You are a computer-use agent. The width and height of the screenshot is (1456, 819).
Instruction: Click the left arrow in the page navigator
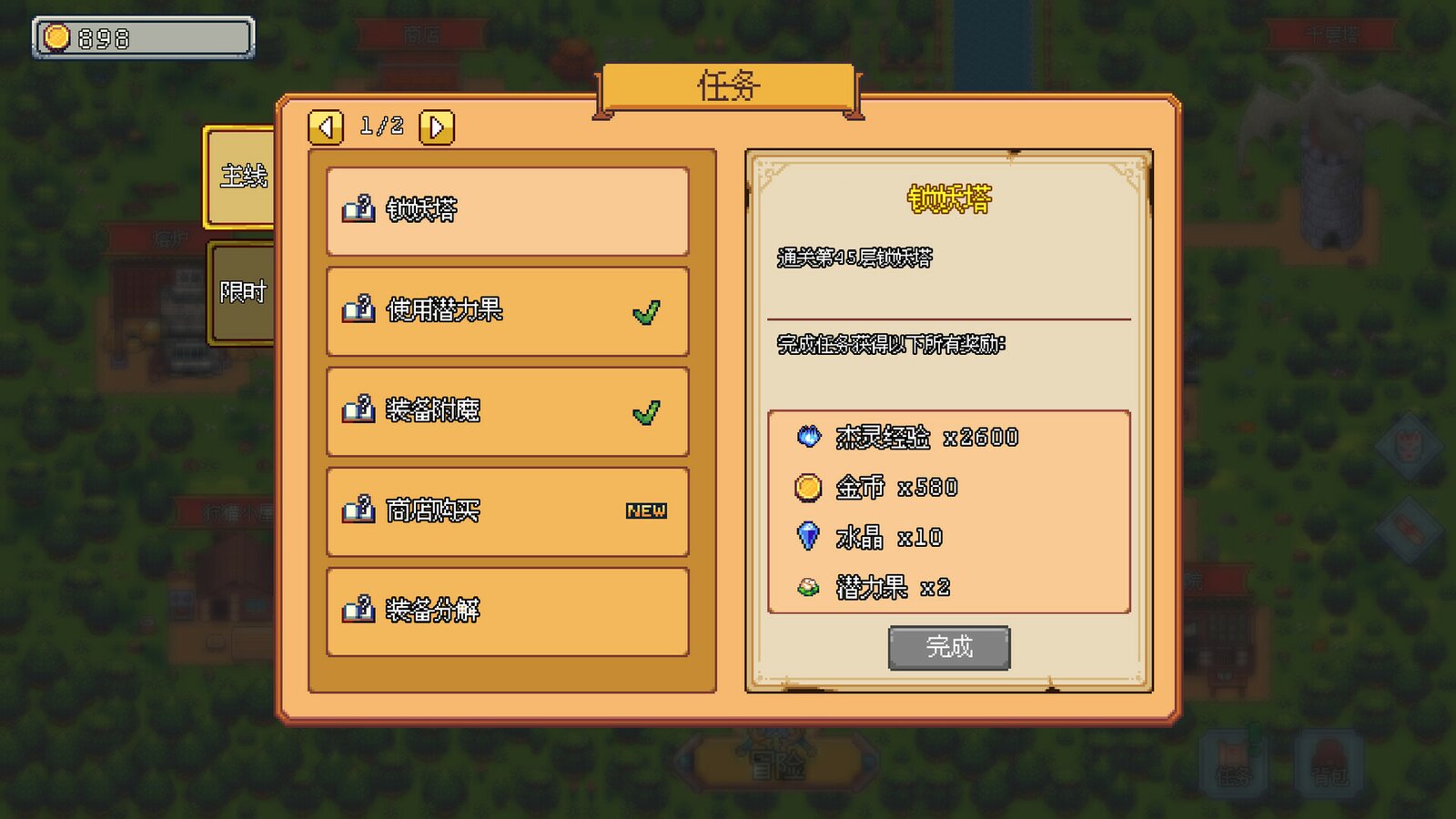click(326, 126)
